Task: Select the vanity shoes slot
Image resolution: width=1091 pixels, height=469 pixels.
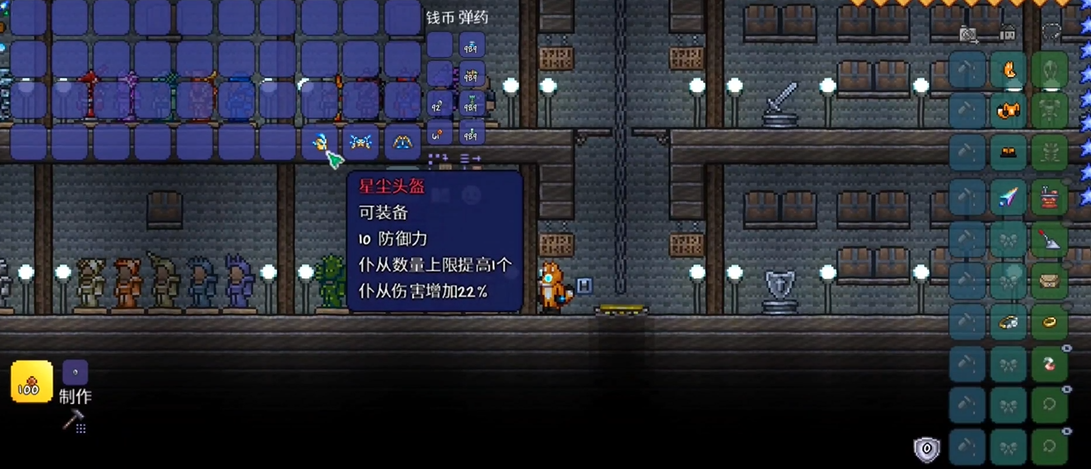Action: (1008, 152)
